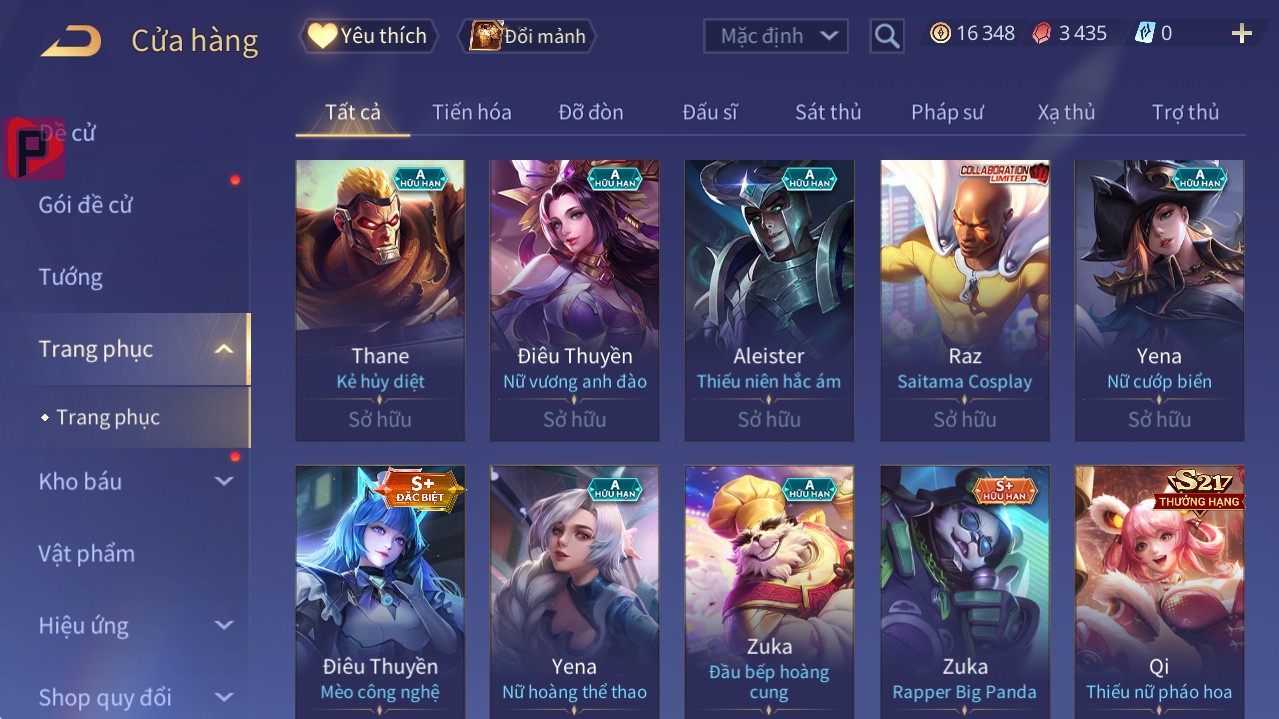Go back using the return arrow

[x=71, y=41]
